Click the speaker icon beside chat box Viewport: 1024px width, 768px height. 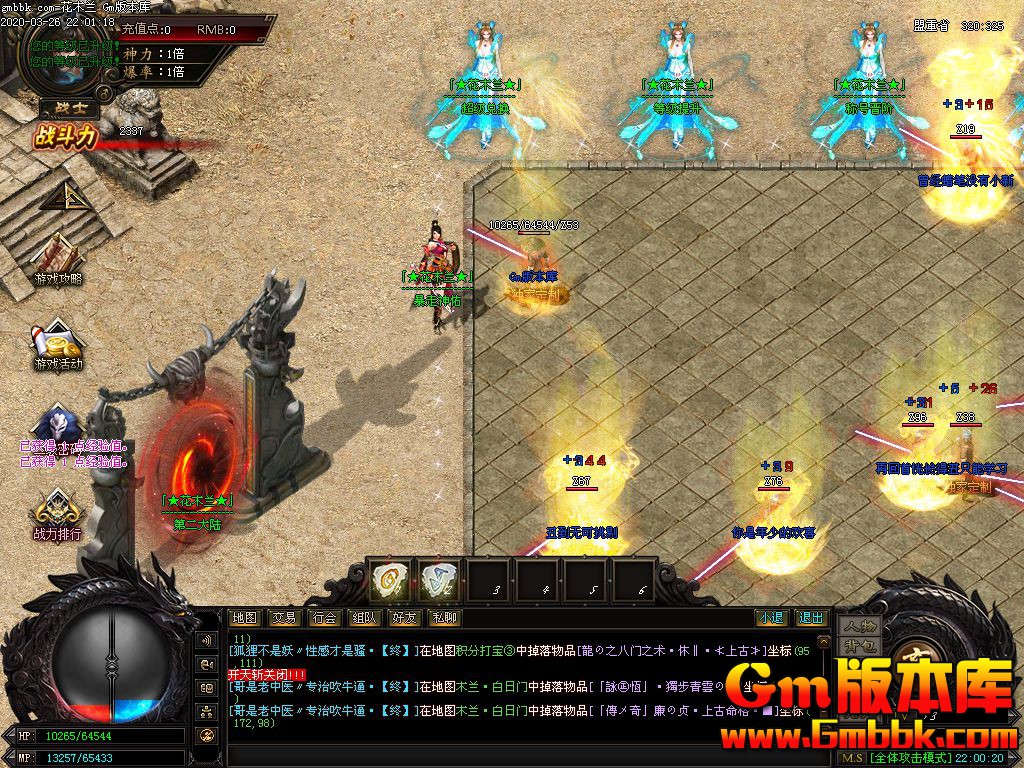pos(208,640)
